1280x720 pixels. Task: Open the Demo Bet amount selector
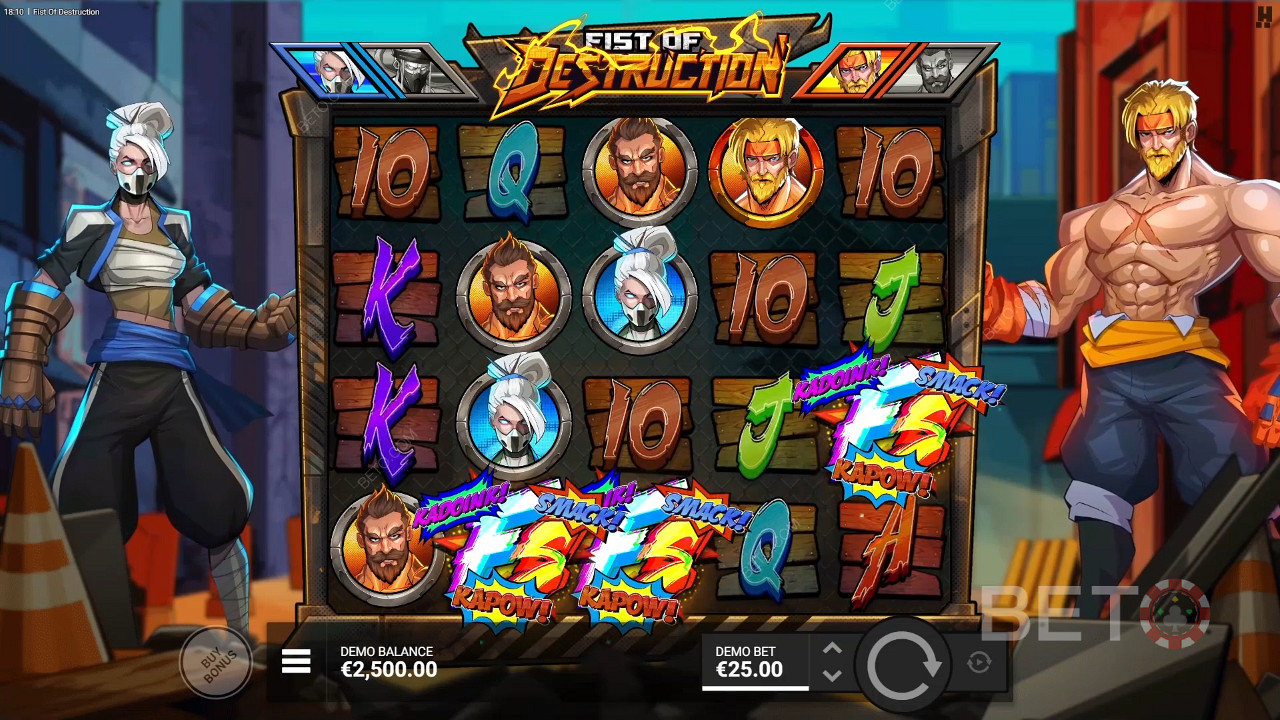click(x=753, y=662)
